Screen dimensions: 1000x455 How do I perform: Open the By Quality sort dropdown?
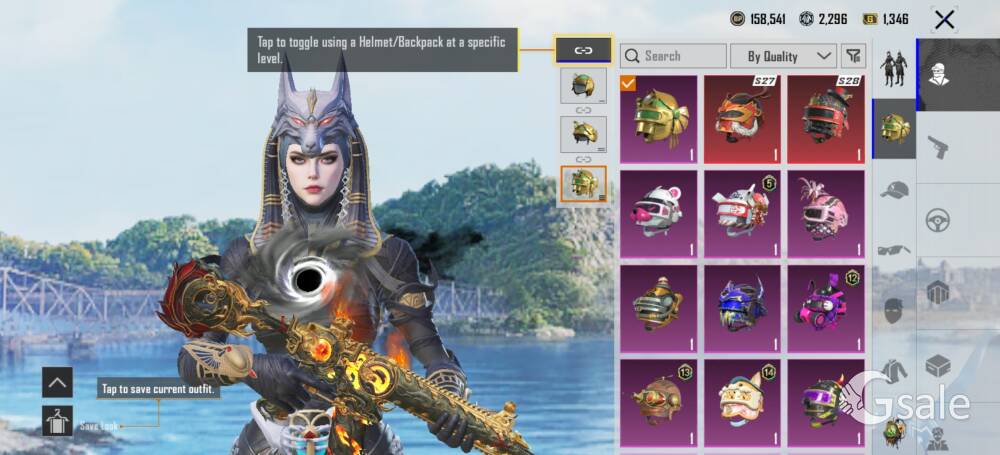[x=783, y=56]
